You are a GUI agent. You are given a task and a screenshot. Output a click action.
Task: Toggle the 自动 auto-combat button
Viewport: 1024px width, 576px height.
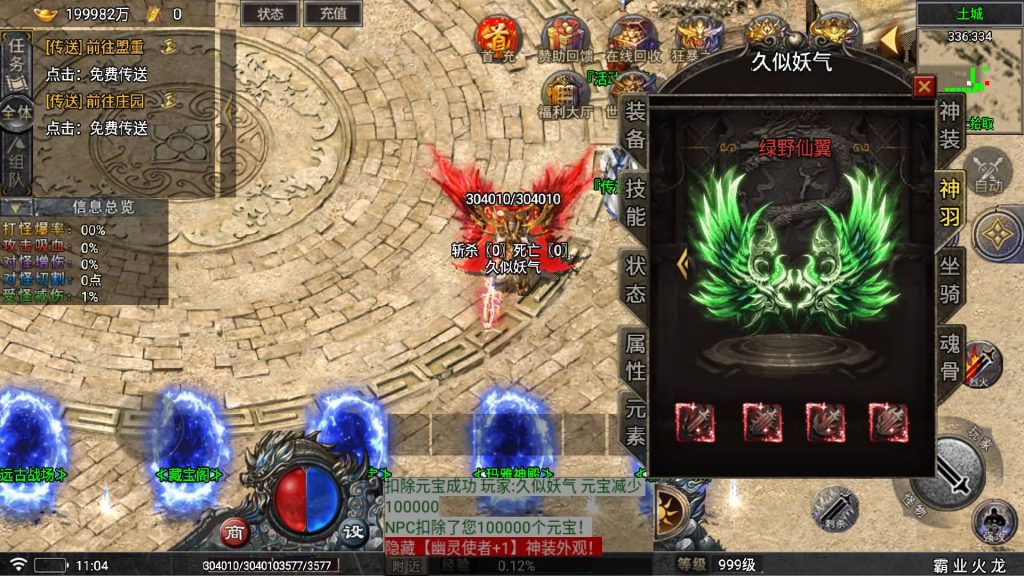[x=988, y=171]
